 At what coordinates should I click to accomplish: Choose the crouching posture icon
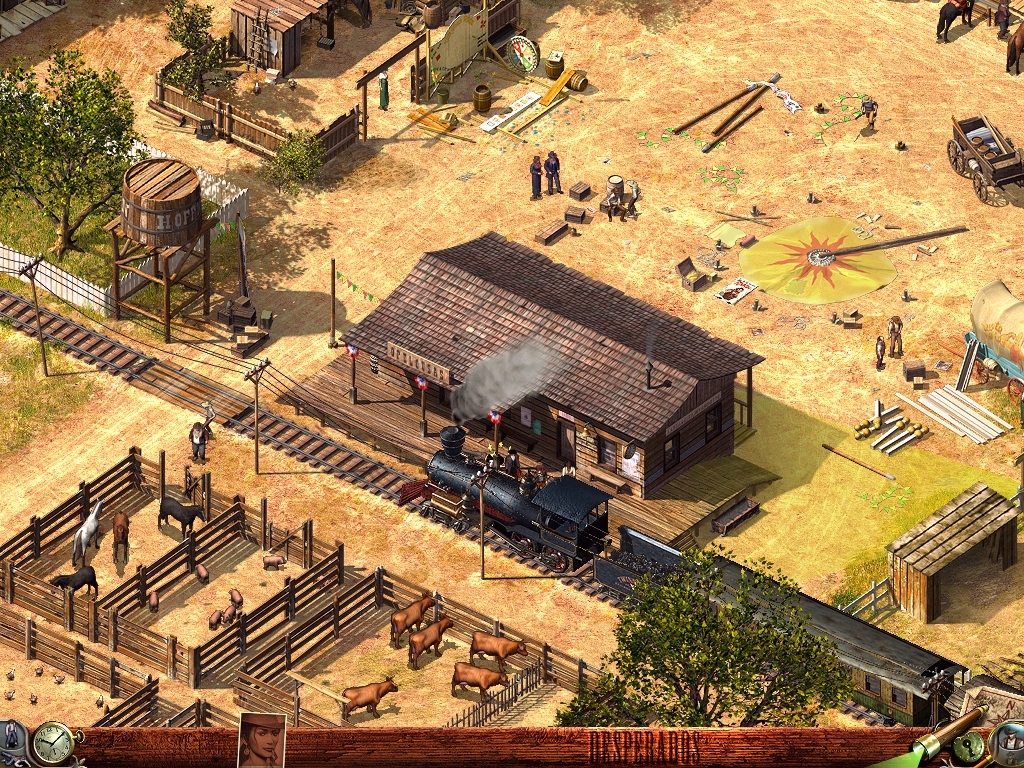pos(10,760)
